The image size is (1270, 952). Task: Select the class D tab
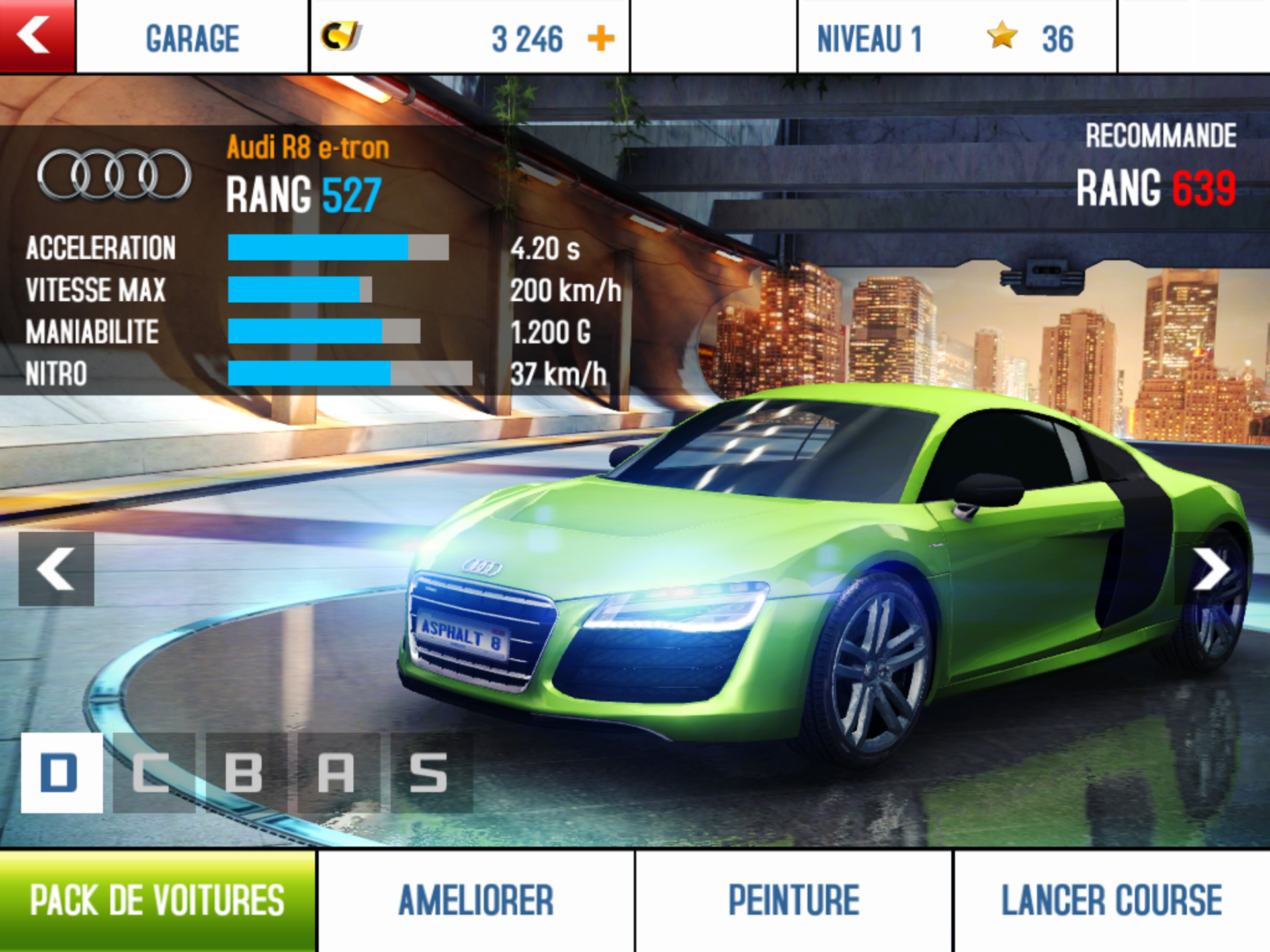coord(62,772)
